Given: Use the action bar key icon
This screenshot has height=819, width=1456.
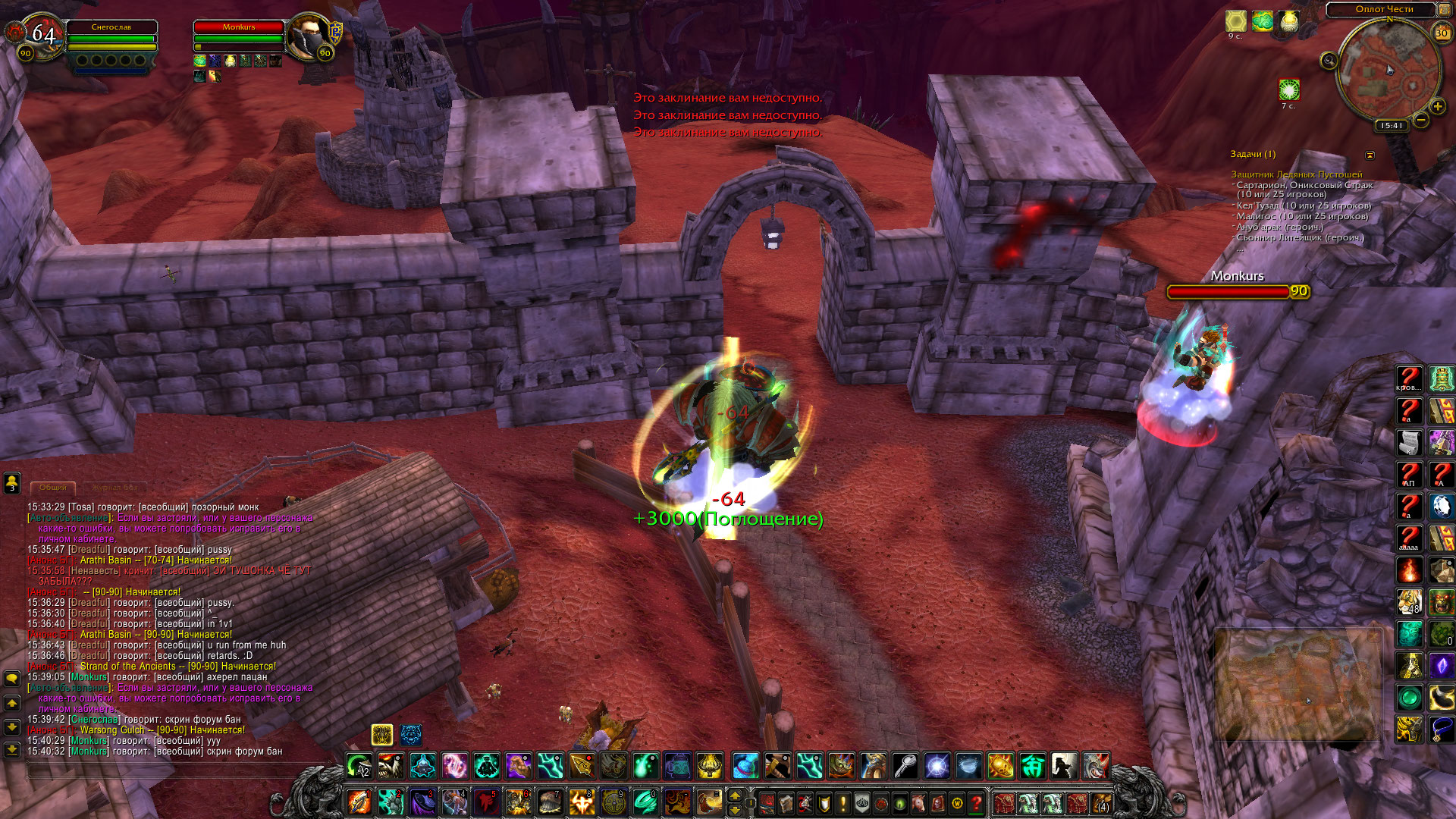Looking at the screenshot, I should (905, 766).
